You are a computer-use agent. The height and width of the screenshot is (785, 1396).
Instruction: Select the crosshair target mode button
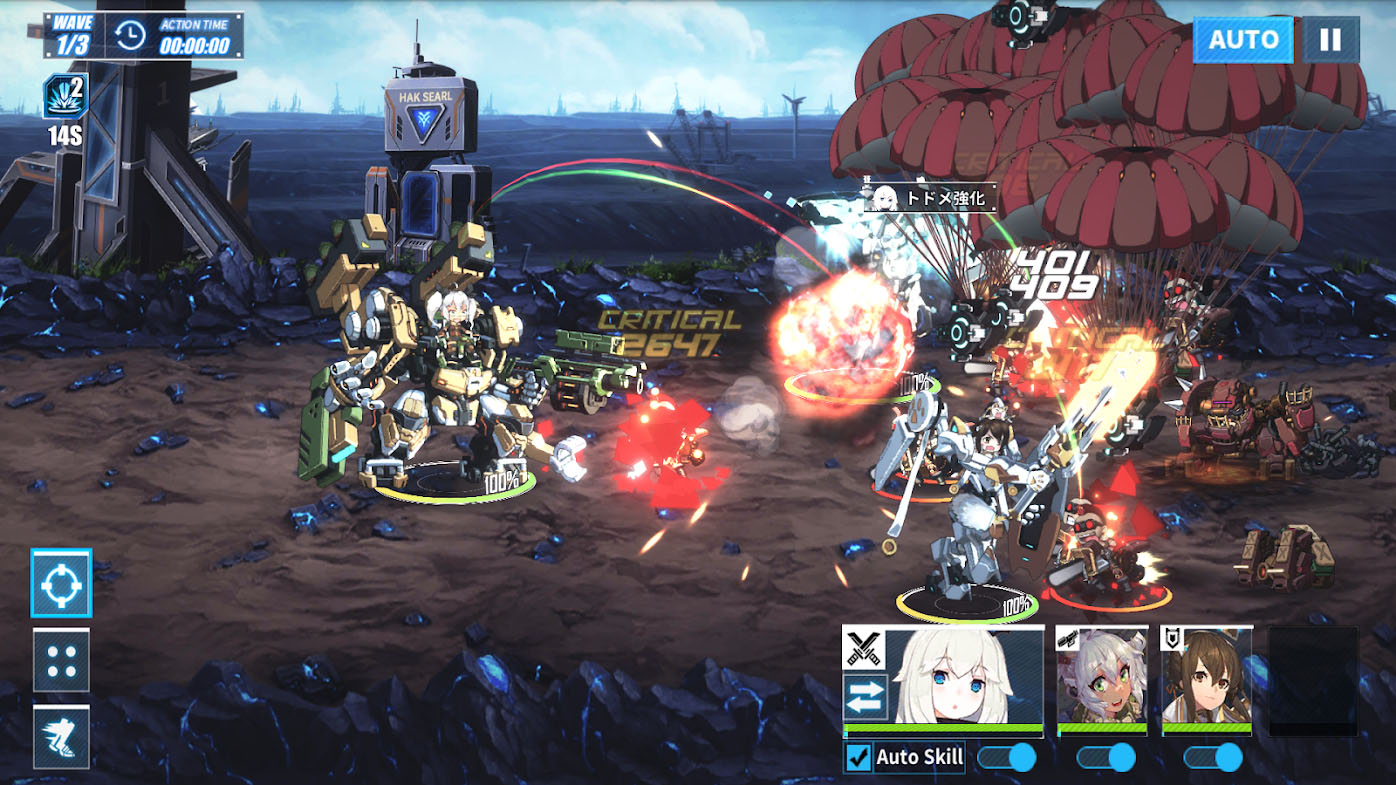click(x=61, y=583)
